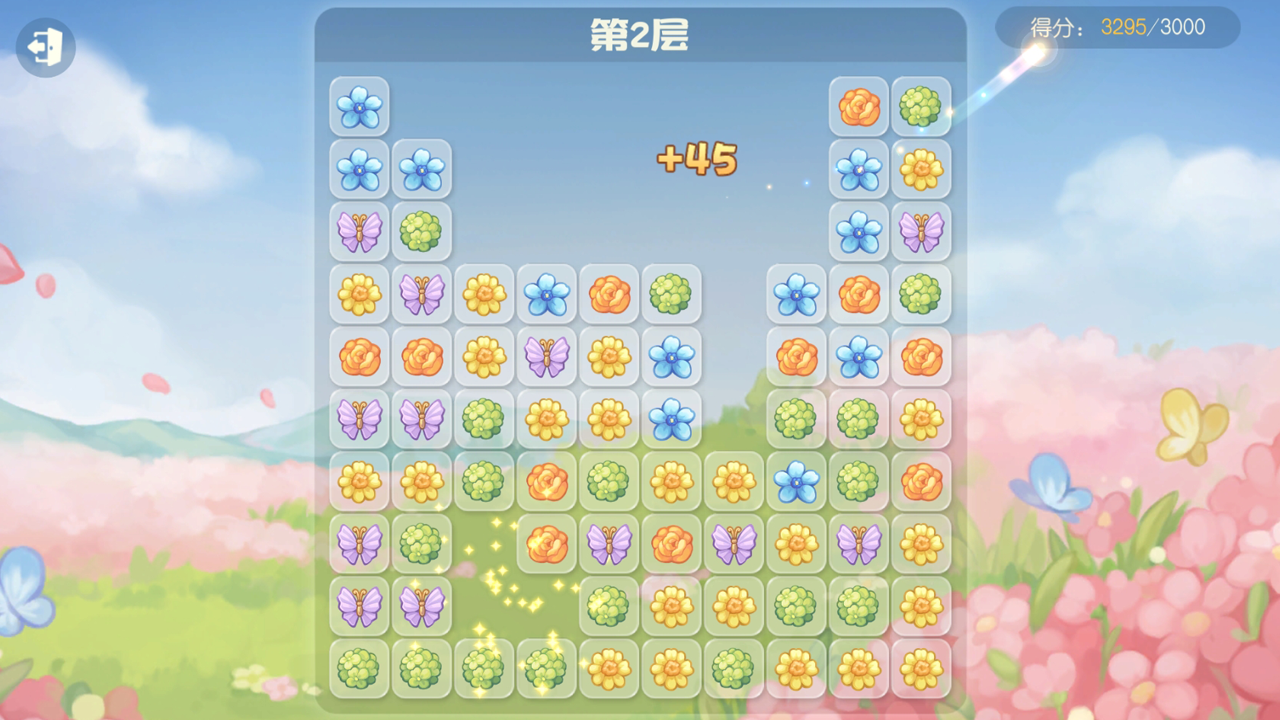The width and height of the screenshot is (1280, 720).
Task: Select a green cluster in the bottom-left corner
Action: point(359,670)
